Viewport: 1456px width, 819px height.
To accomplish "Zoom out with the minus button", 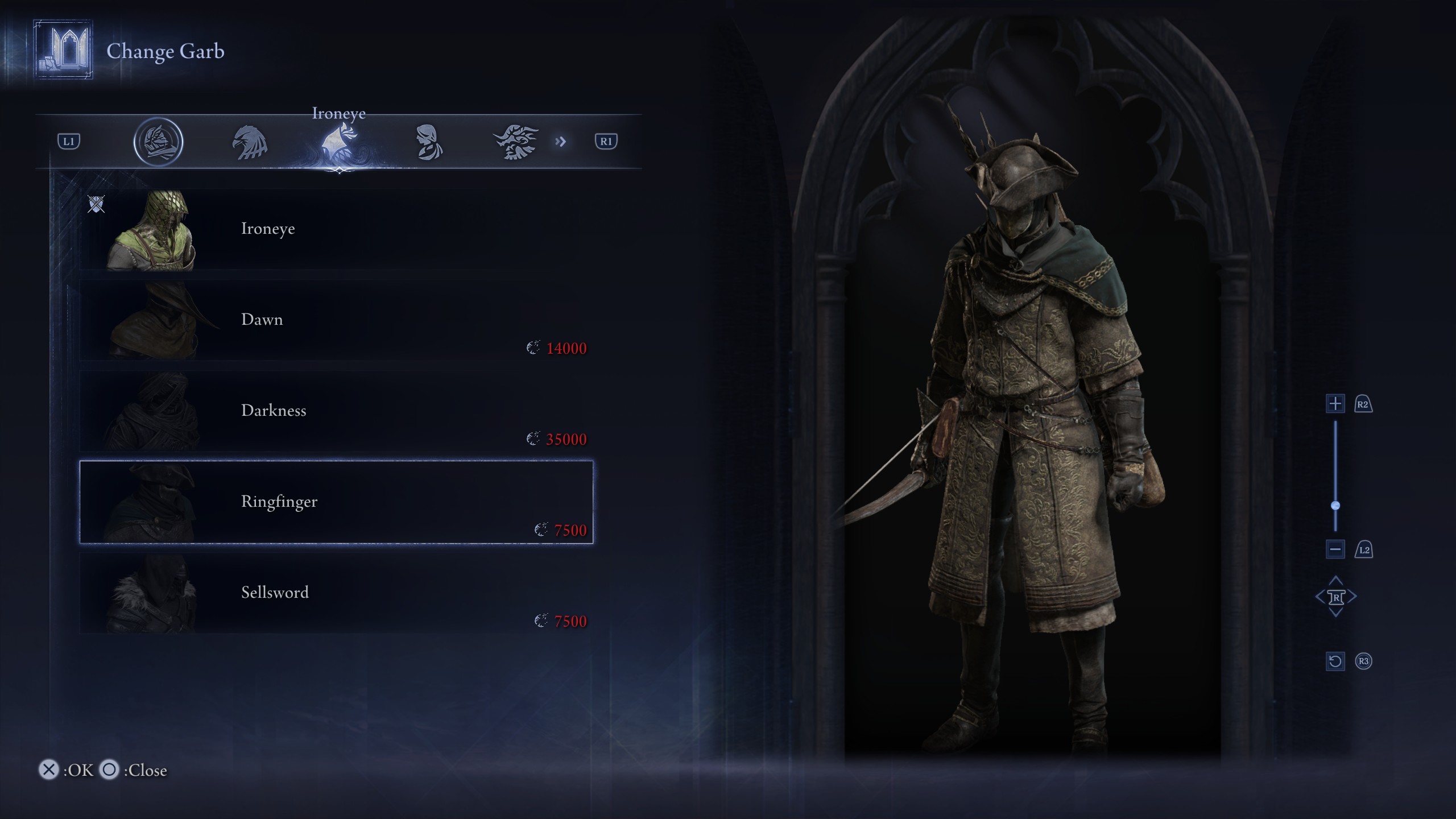I will (1335, 549).
